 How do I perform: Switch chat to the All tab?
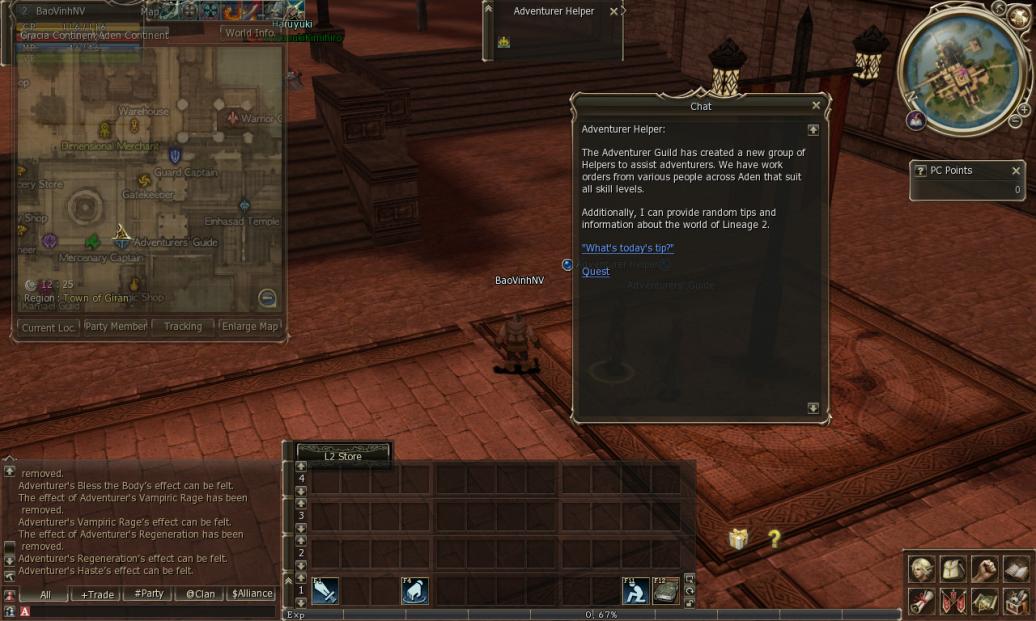tap(46, 594)
